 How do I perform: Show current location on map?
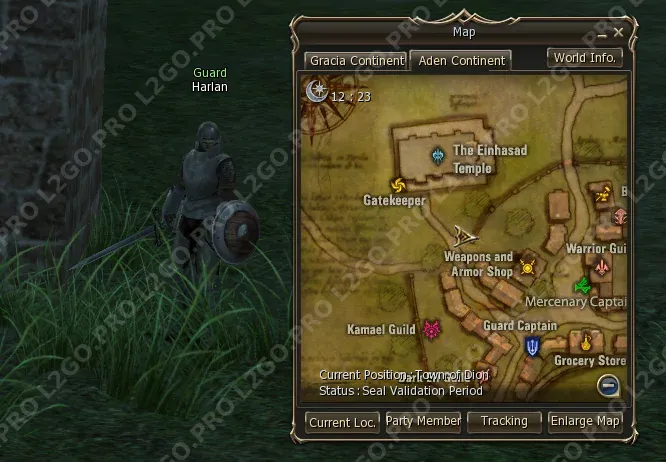pos(342,422)
